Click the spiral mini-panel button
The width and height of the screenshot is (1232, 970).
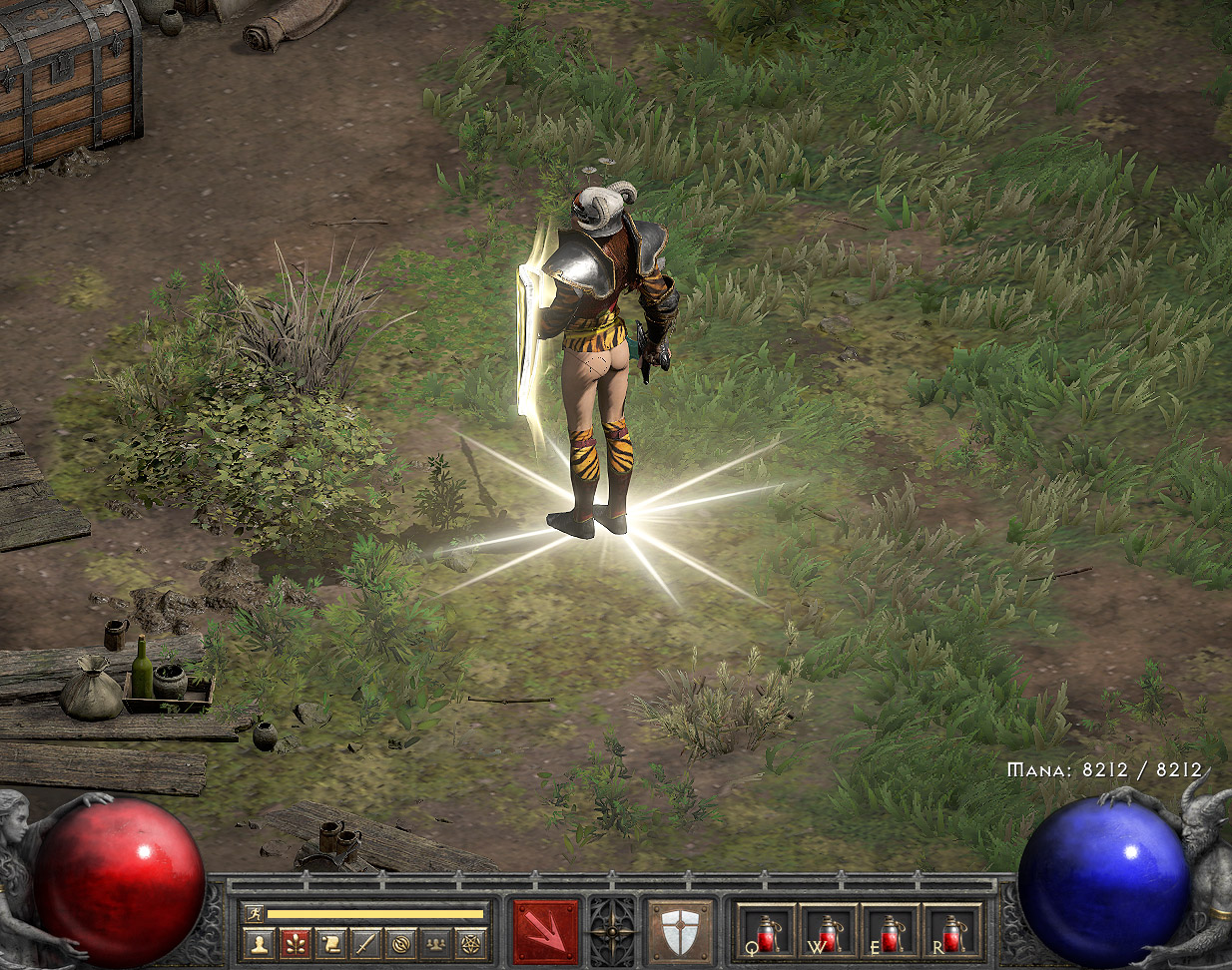401,943
